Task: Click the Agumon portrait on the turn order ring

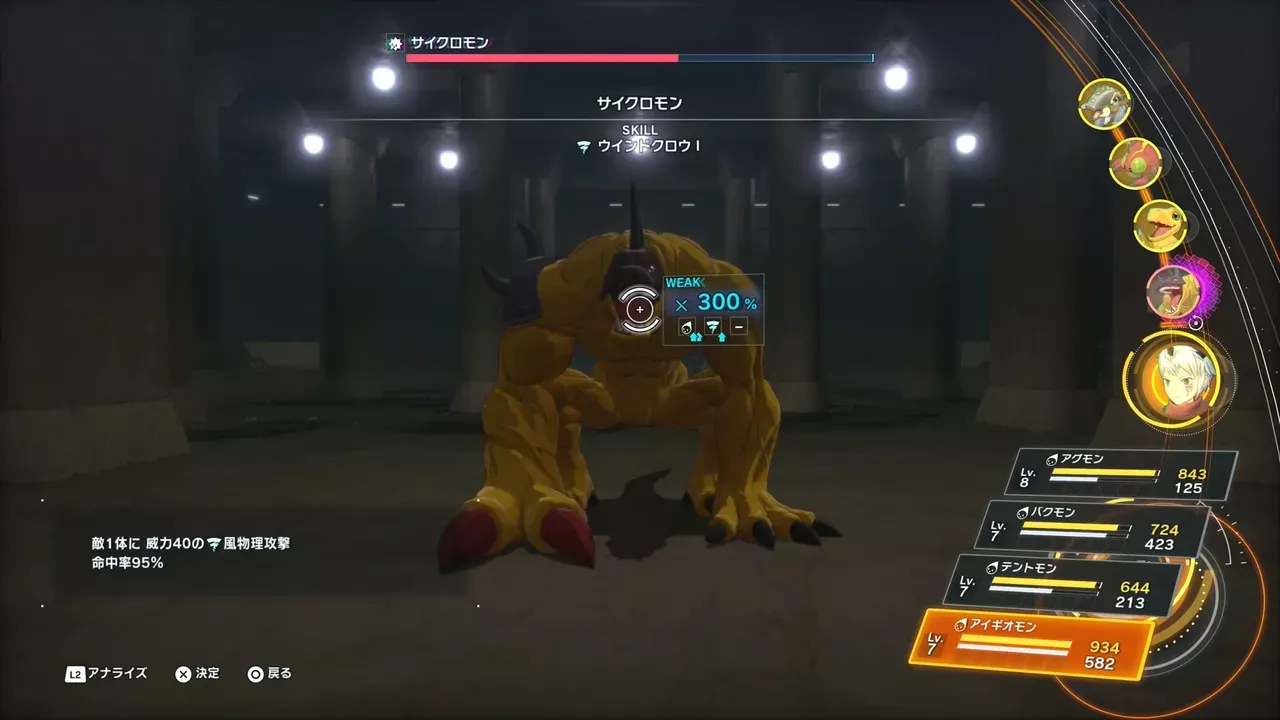Action: pos(1160,228)
